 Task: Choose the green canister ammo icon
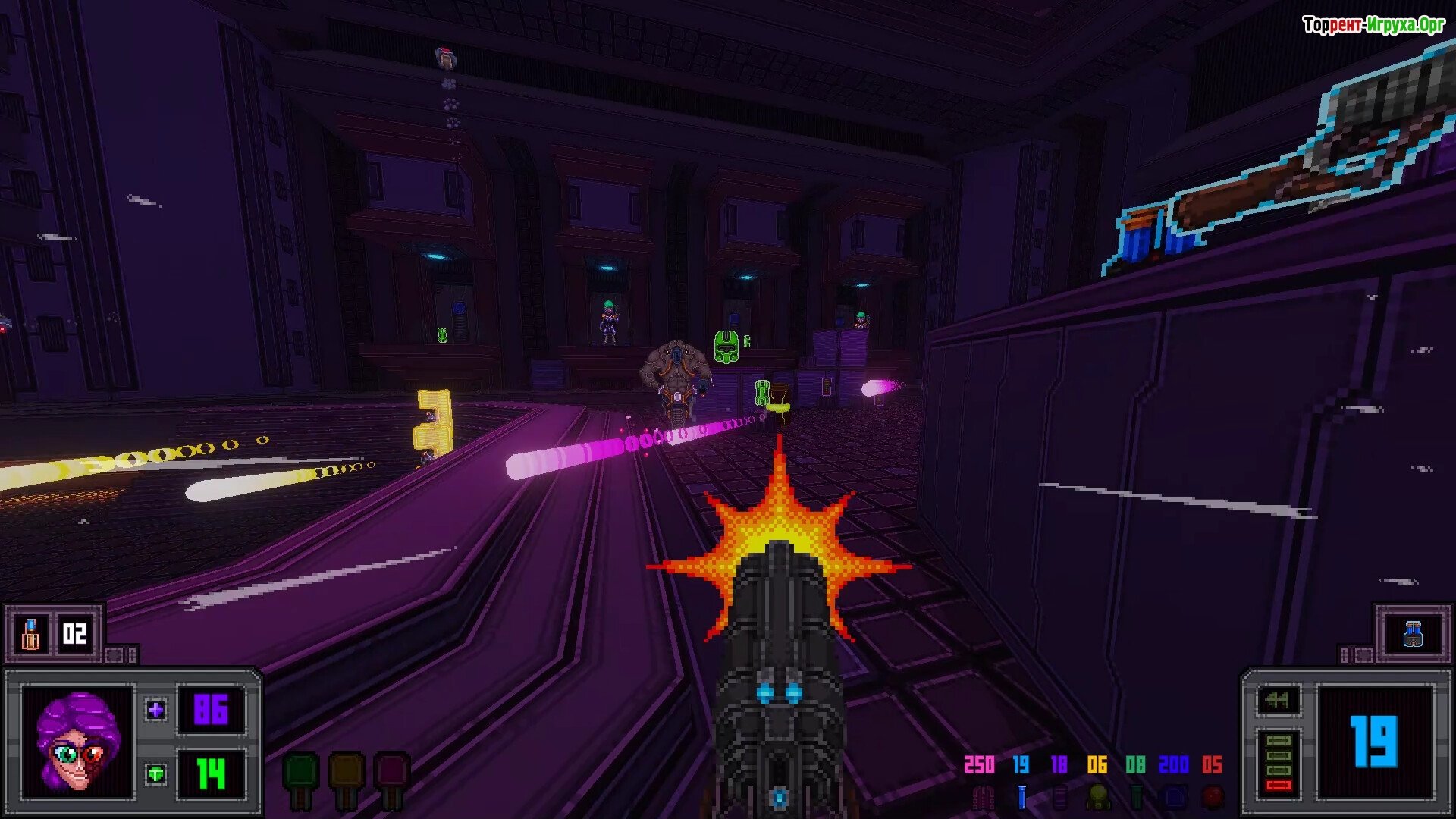click(1136, 797)
